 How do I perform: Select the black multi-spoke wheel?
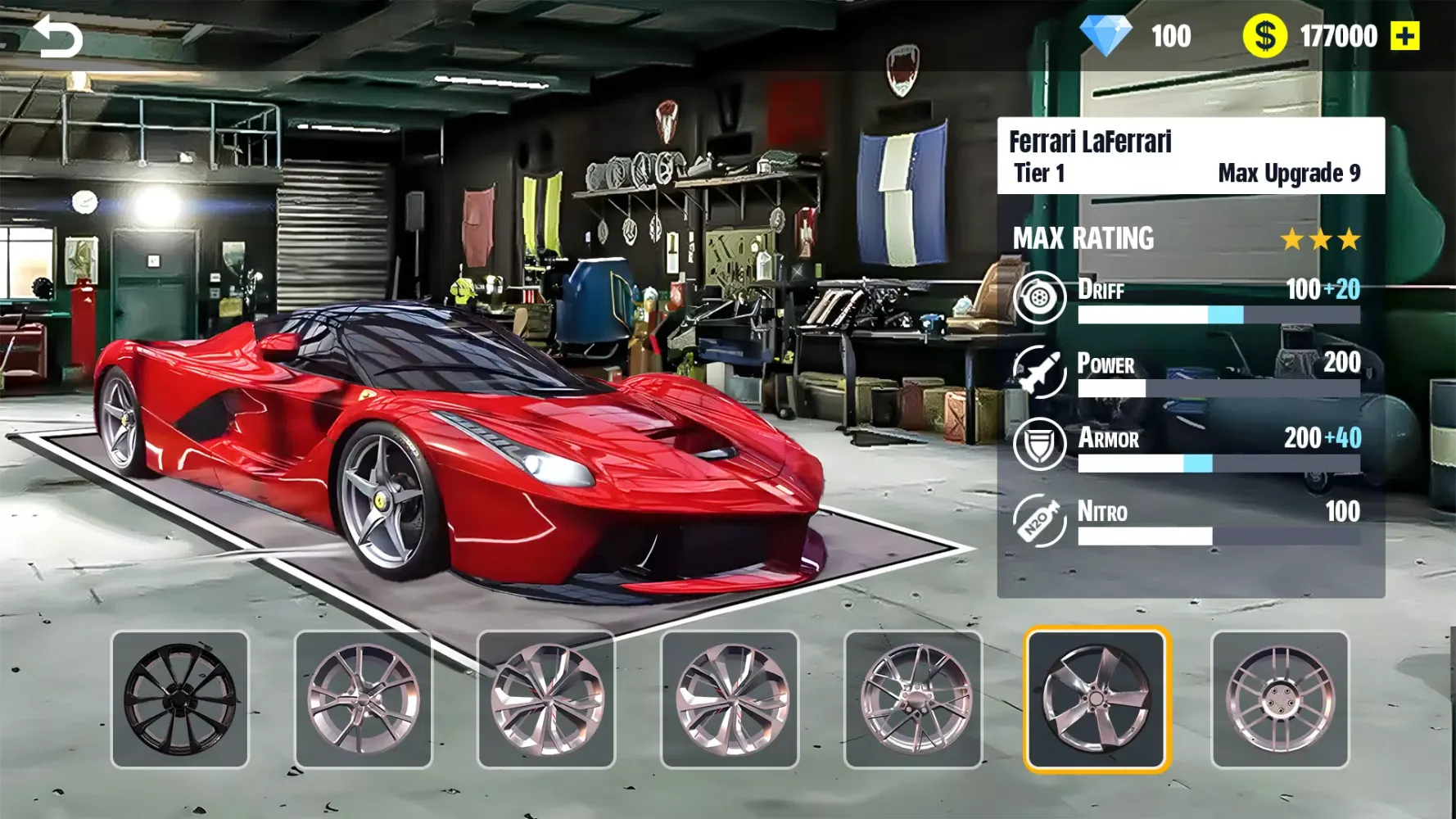coord(180,699)
